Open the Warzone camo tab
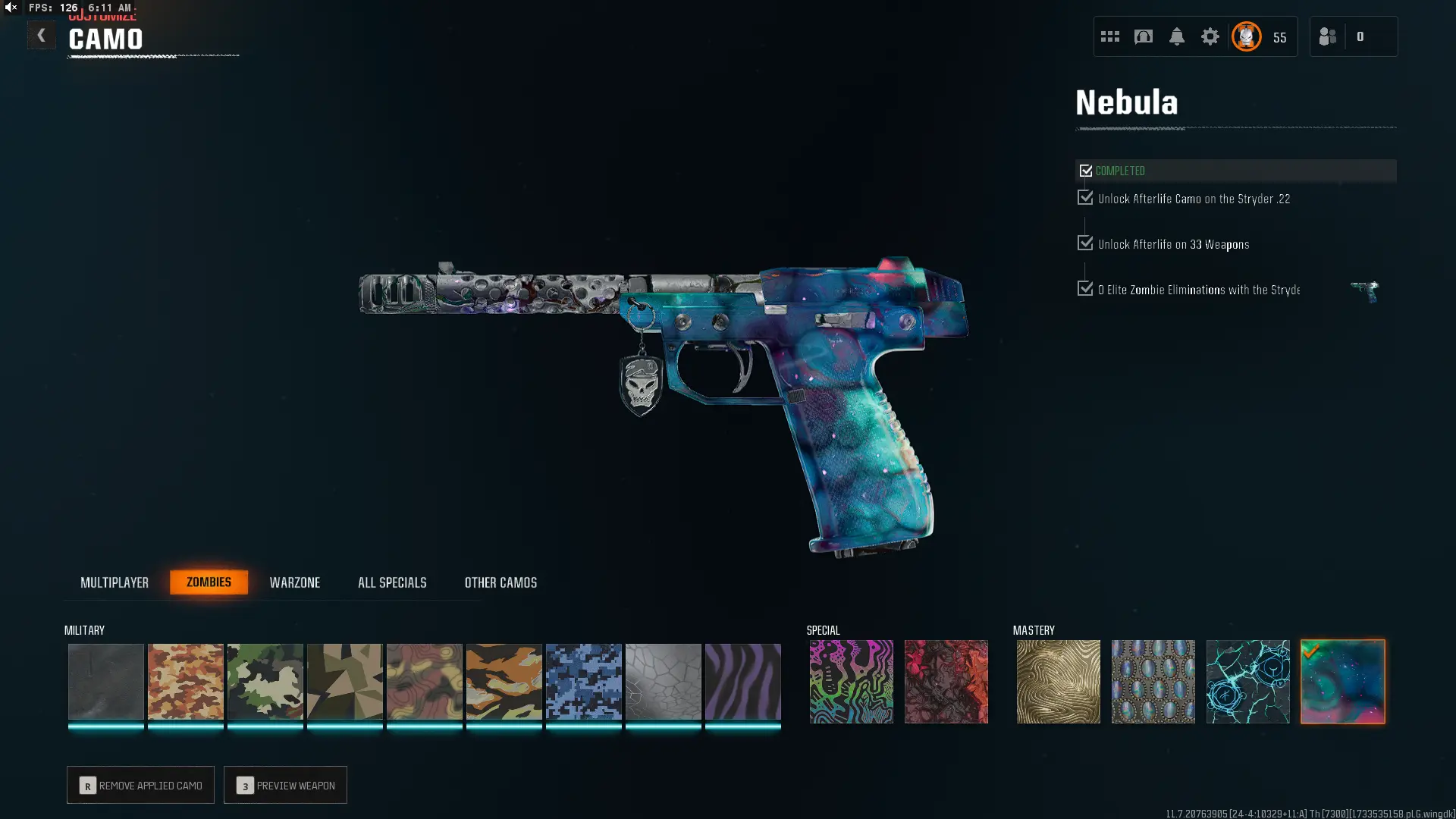Image resolution: width=1456 pixels, height=819 pixels. coord(295,582)
